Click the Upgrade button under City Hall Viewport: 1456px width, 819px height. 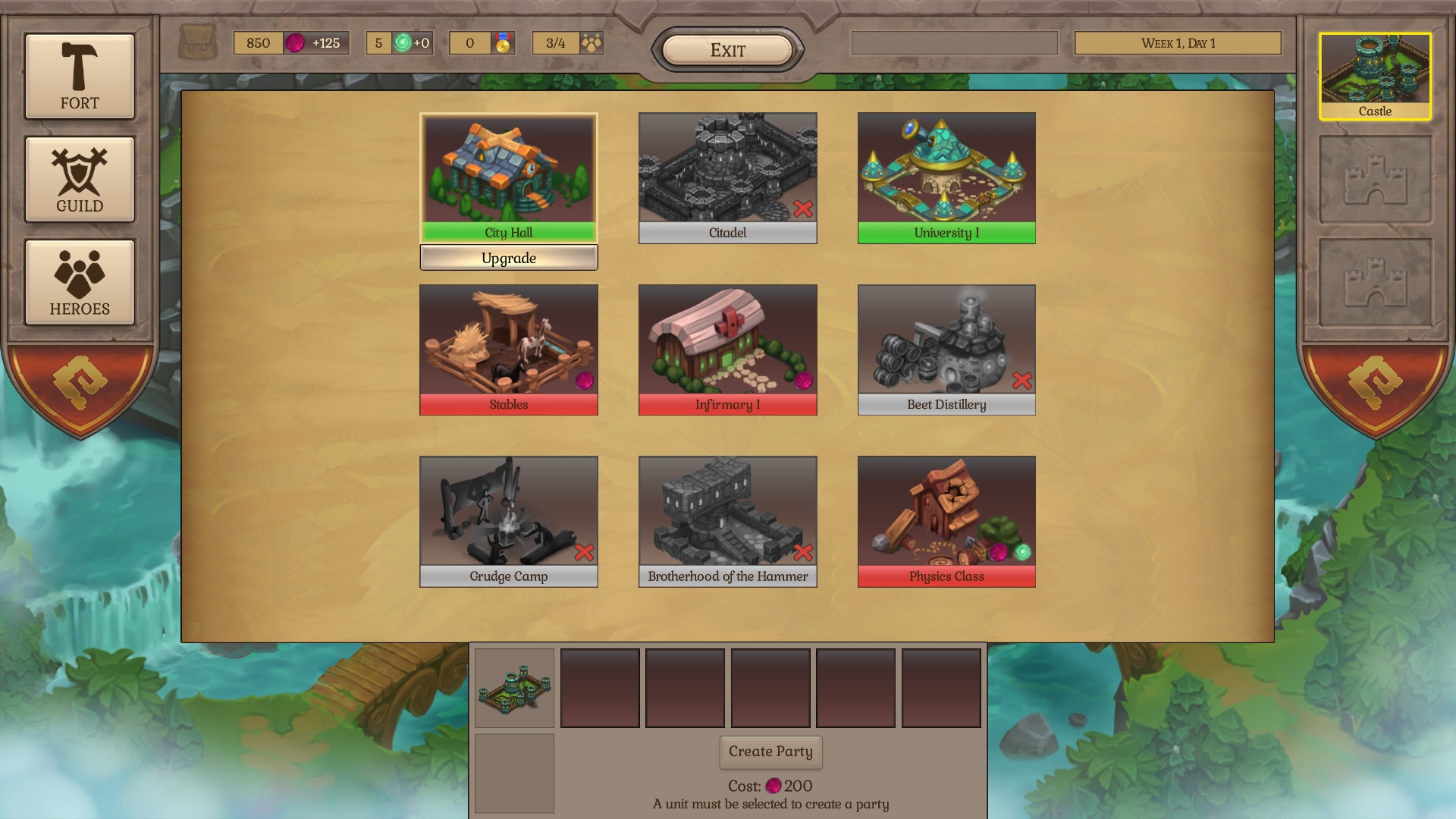coord(508,258)
